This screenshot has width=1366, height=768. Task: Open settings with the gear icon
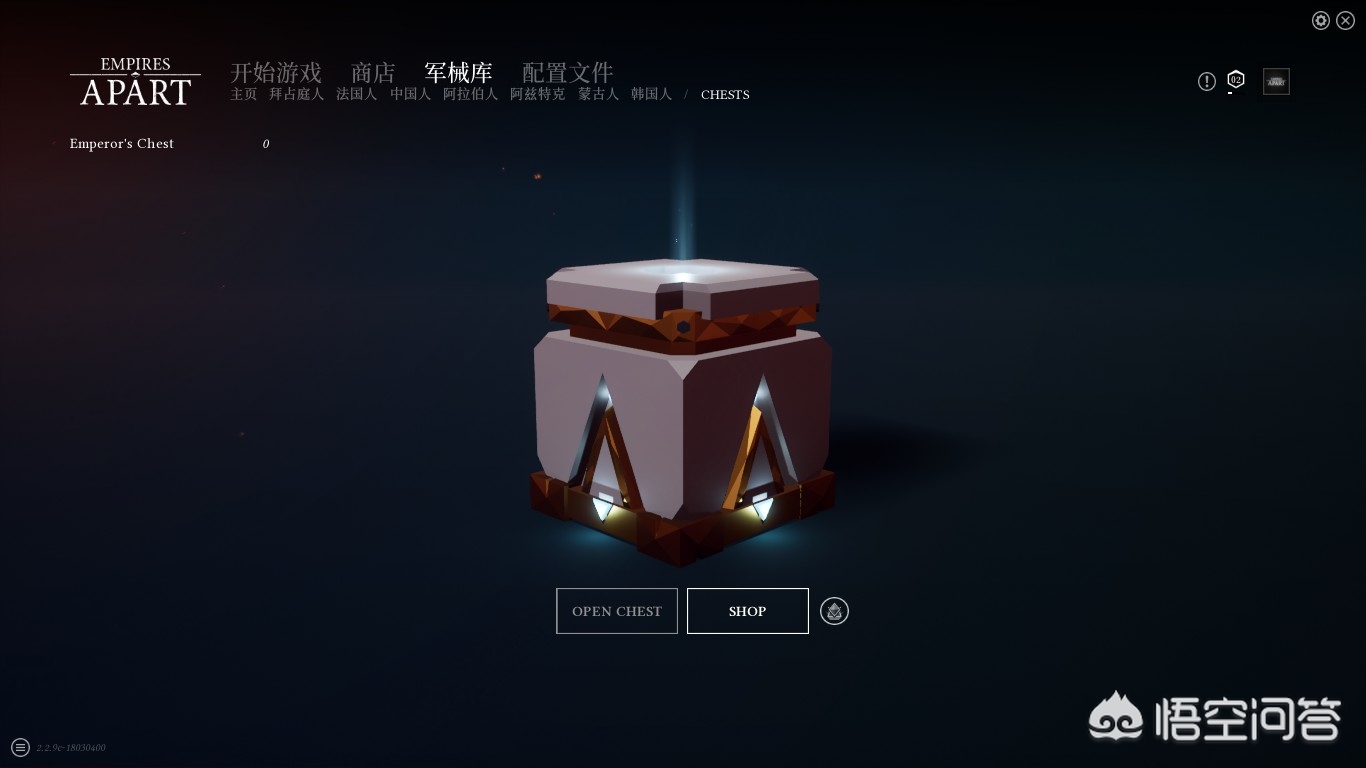tap(1321, 21)
